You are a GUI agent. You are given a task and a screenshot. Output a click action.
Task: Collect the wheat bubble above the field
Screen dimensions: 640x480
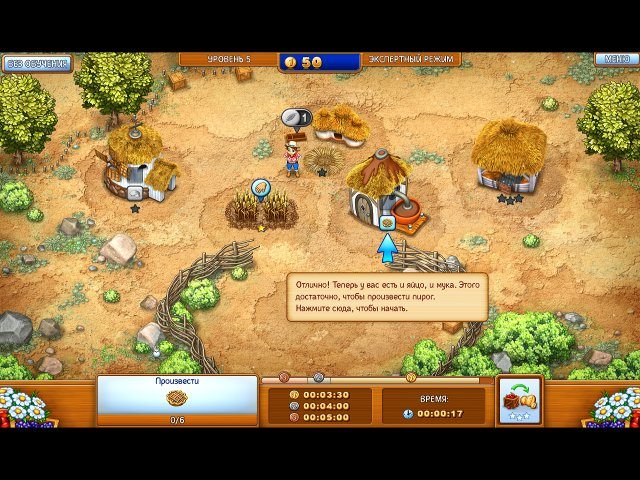point(261,188)
